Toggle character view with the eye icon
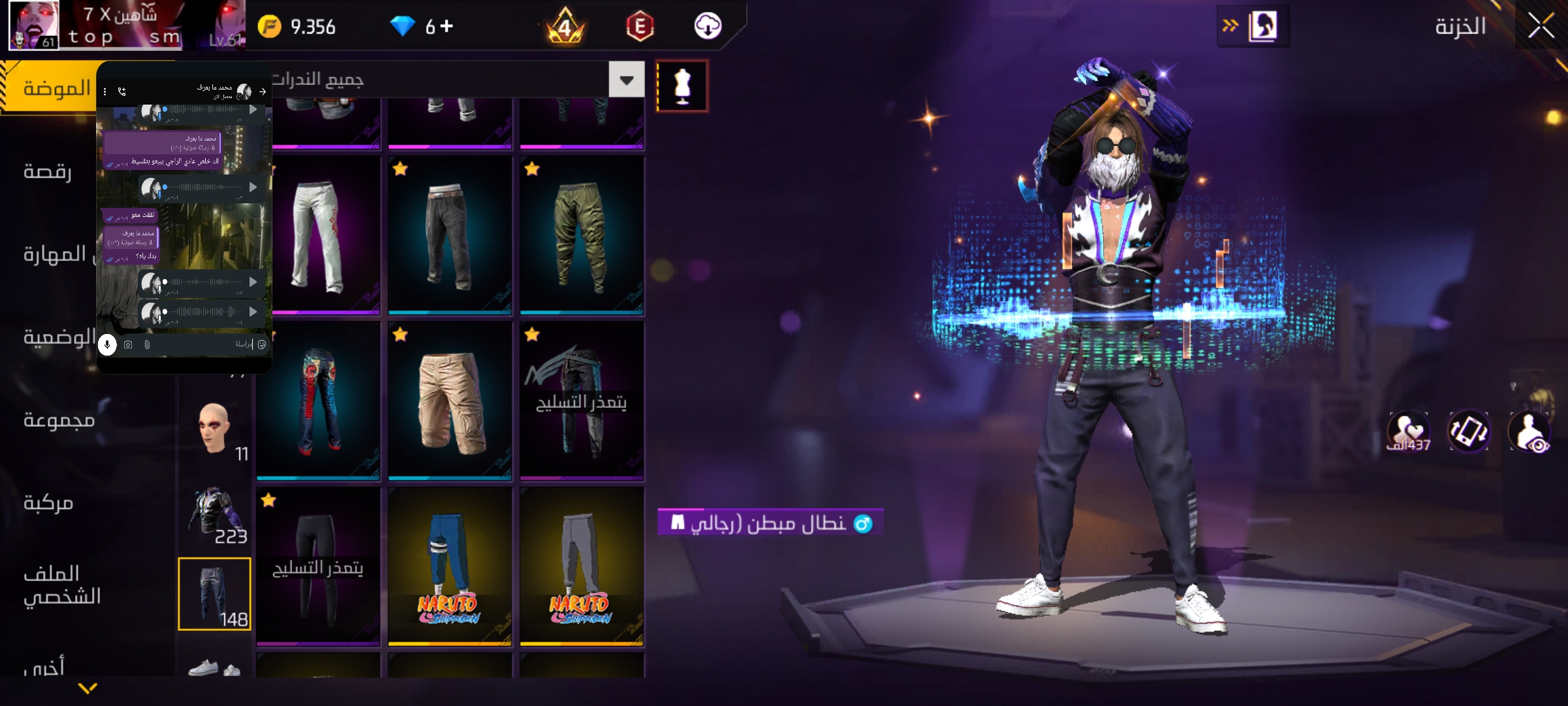The height and width of the screenshot is (706, 1568). pyautogui.click(x=1530, y=432)
